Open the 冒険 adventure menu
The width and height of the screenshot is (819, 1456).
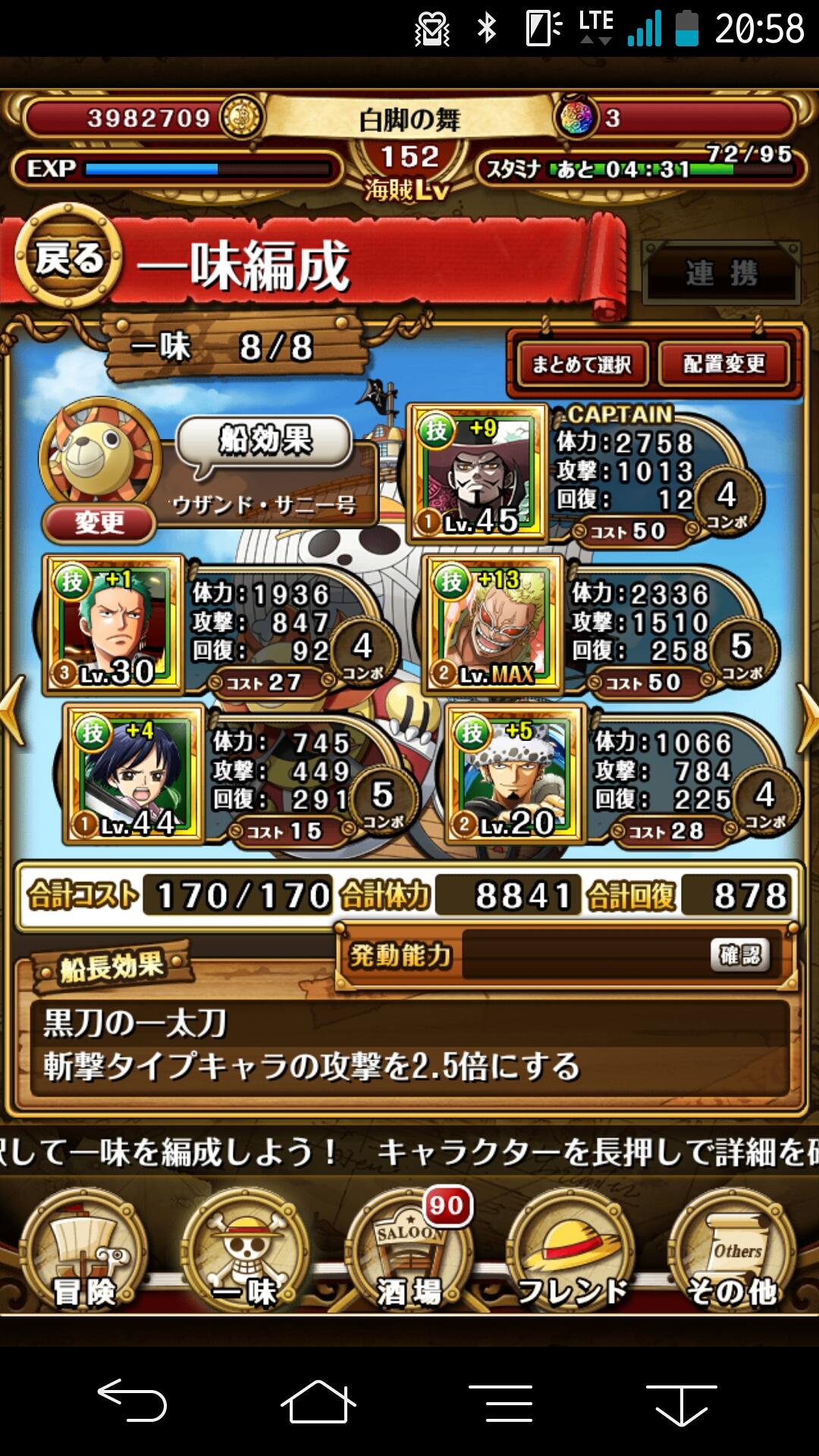coord(83,1252)
